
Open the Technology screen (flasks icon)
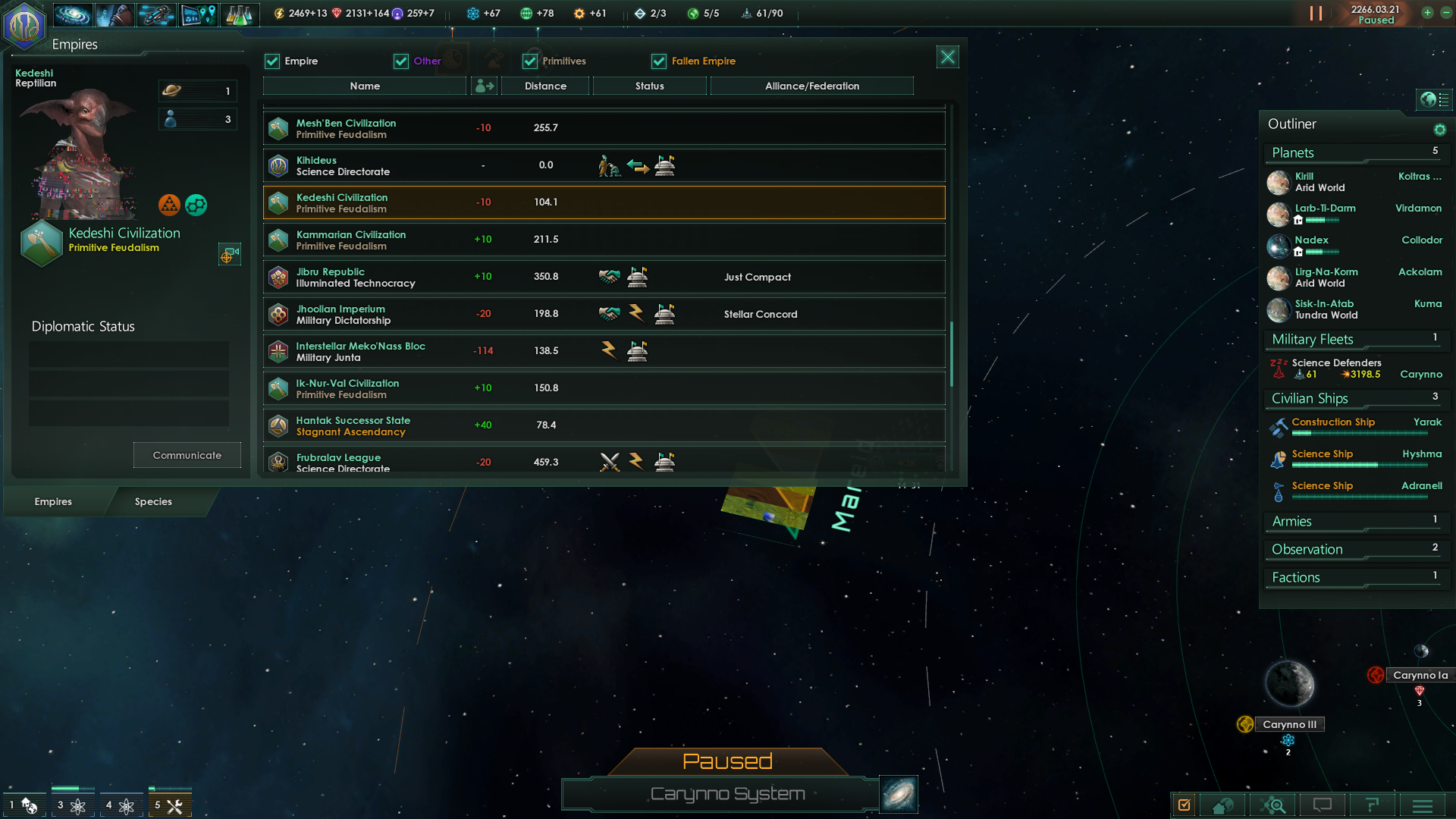240,14
